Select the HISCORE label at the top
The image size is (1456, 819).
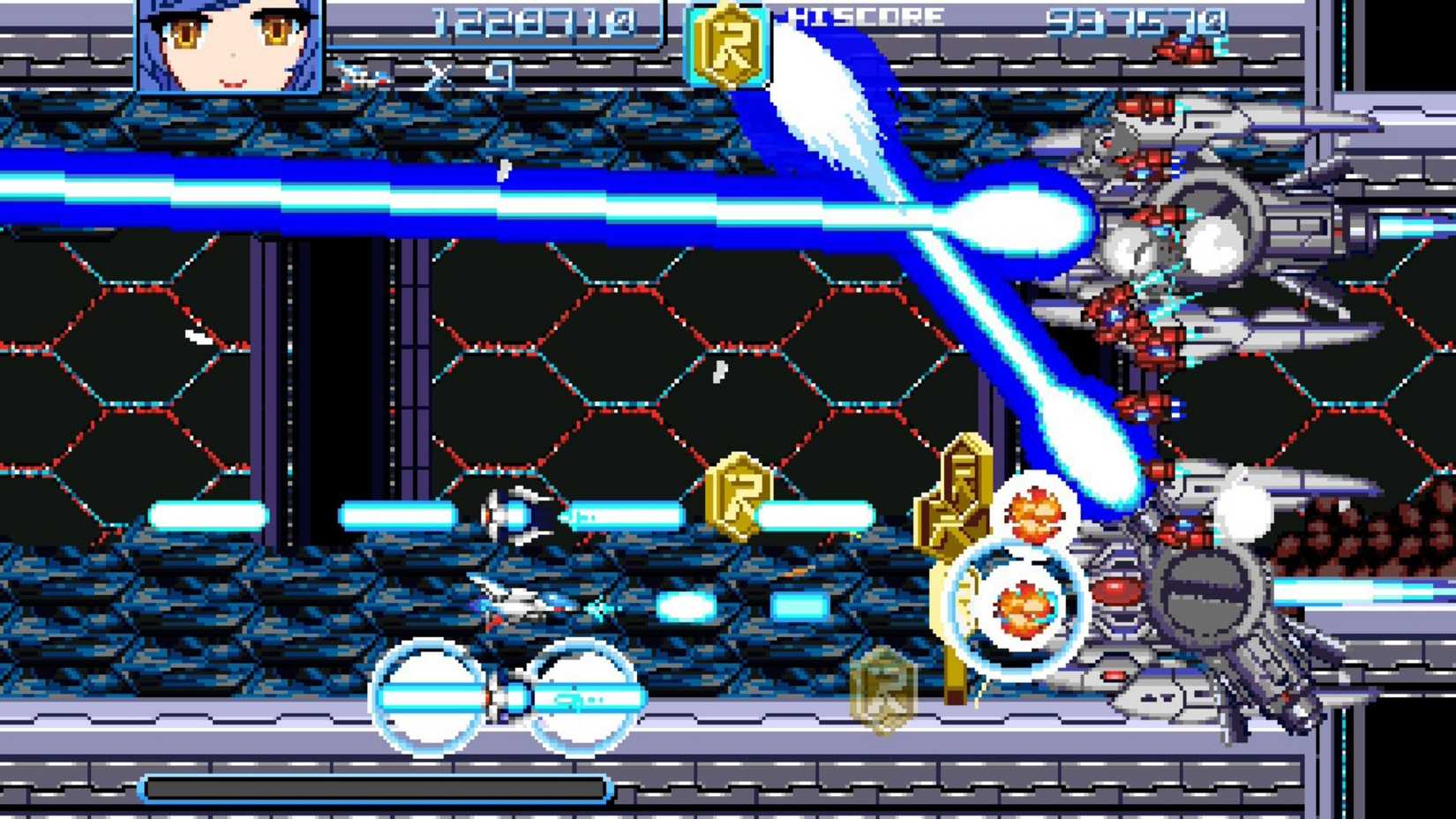pyautogui.click(x=860, y=13)
